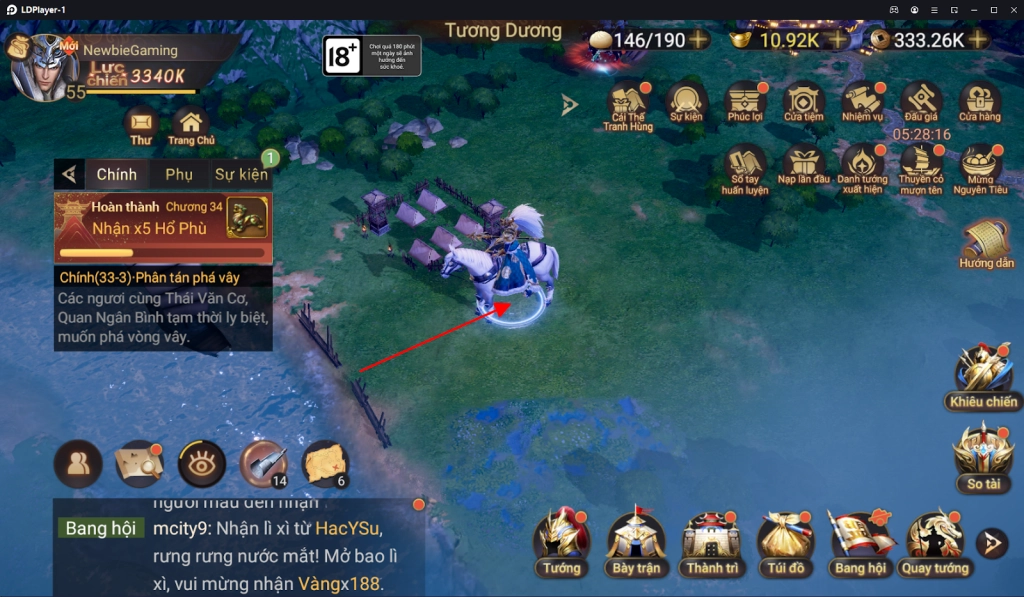Screen dimensions: 1024x597
Task: Open the Quay tướng summon menu
Action: click(x=935, y=540)
